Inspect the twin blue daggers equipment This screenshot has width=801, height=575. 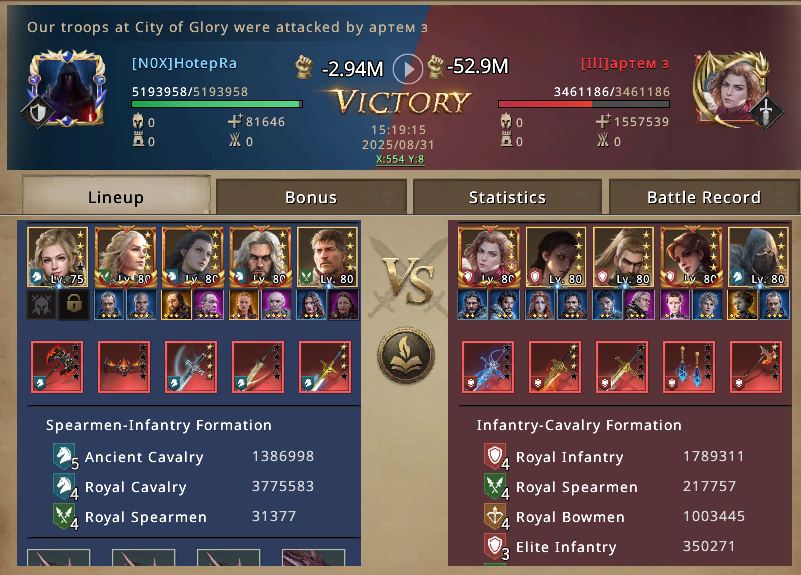689,367
